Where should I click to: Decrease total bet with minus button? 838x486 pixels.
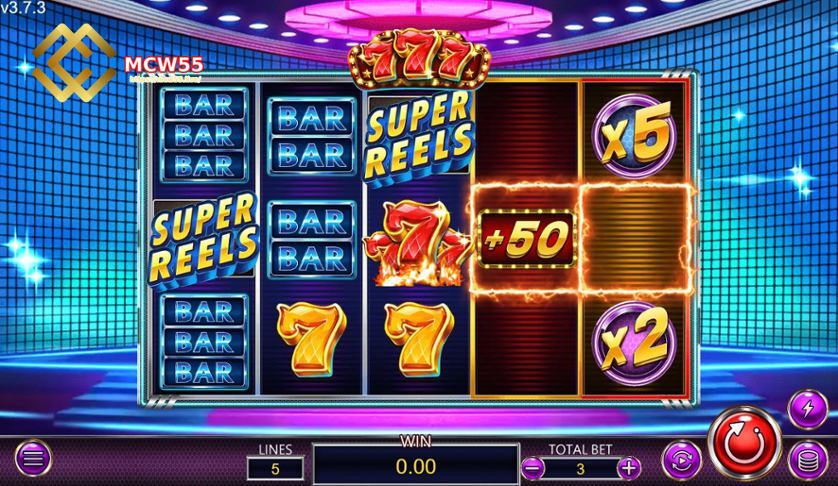[534, 466]
